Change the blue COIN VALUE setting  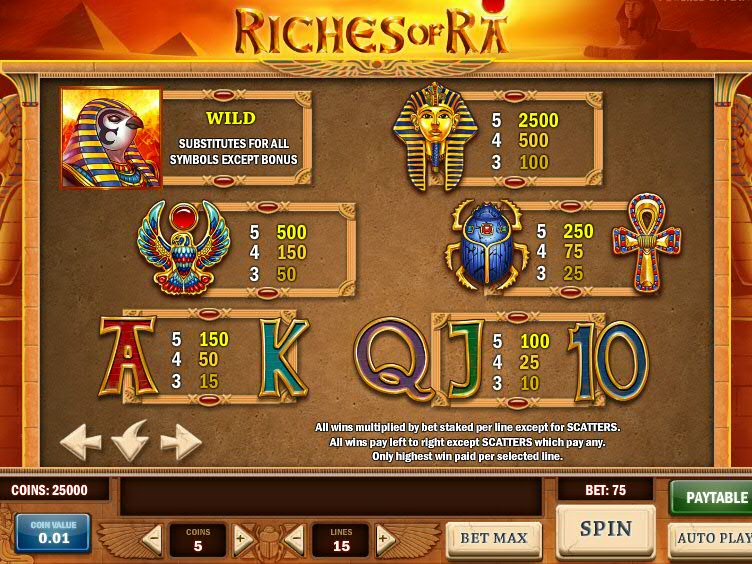tap(53, 532)
